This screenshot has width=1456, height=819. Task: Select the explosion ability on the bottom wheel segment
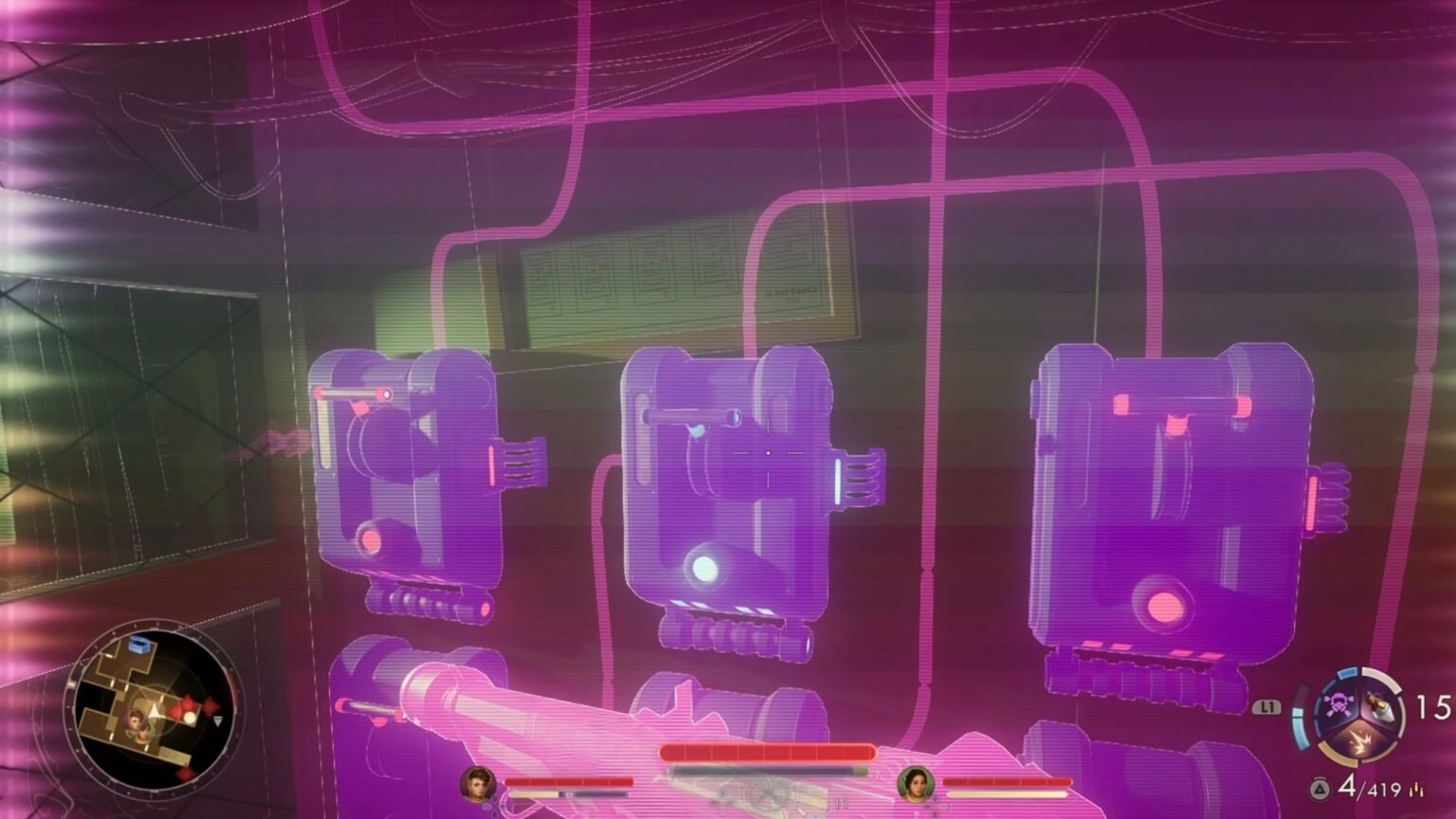click(1359, 739)
